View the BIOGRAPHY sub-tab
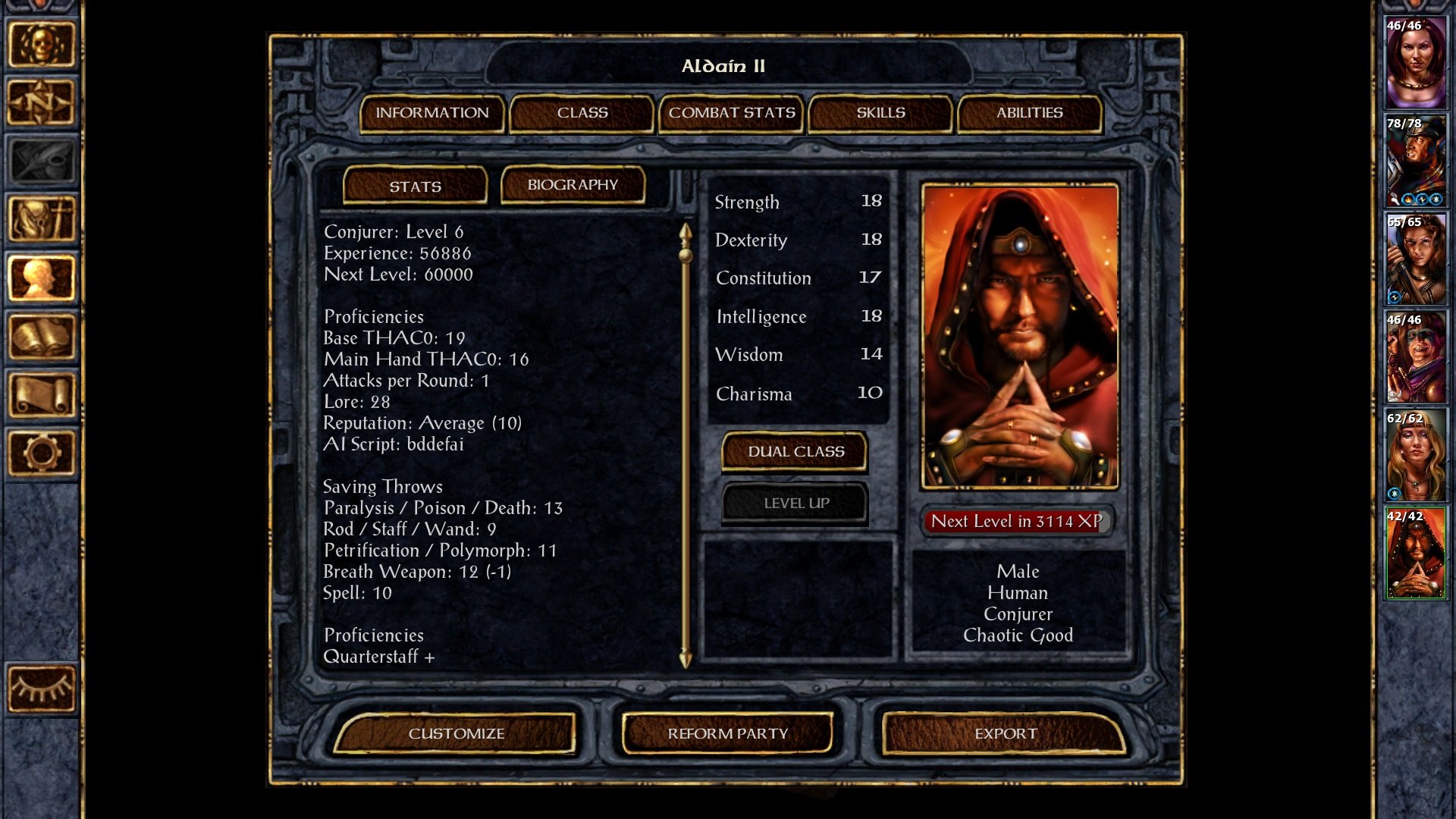The width and height of the screenshot is (1456, 819). click(572, 184)
